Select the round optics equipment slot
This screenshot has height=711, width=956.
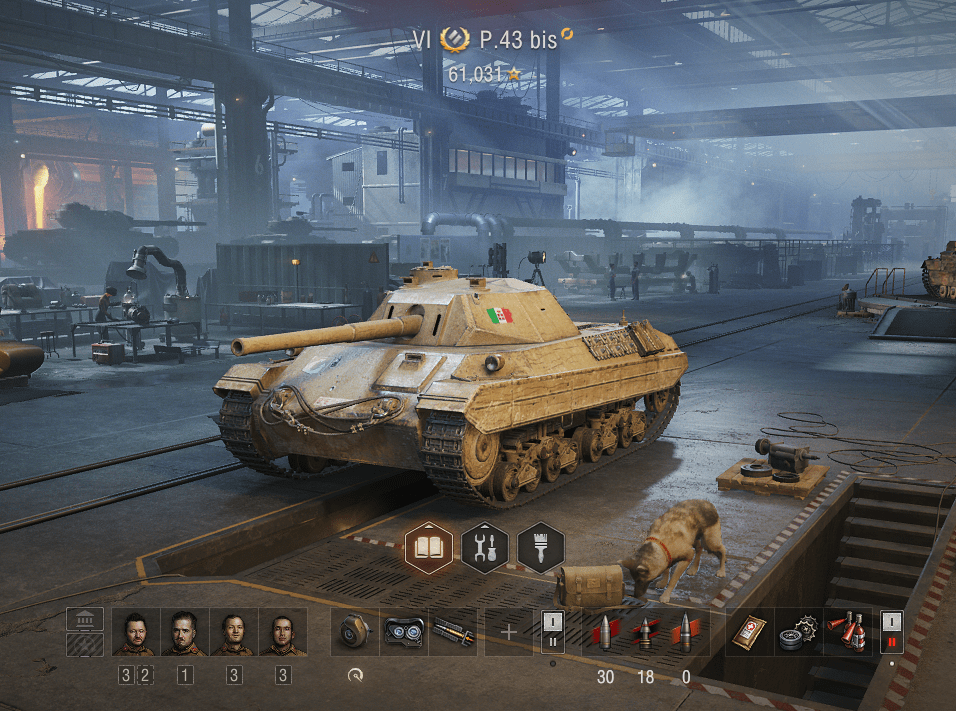(x=355, y=632)
